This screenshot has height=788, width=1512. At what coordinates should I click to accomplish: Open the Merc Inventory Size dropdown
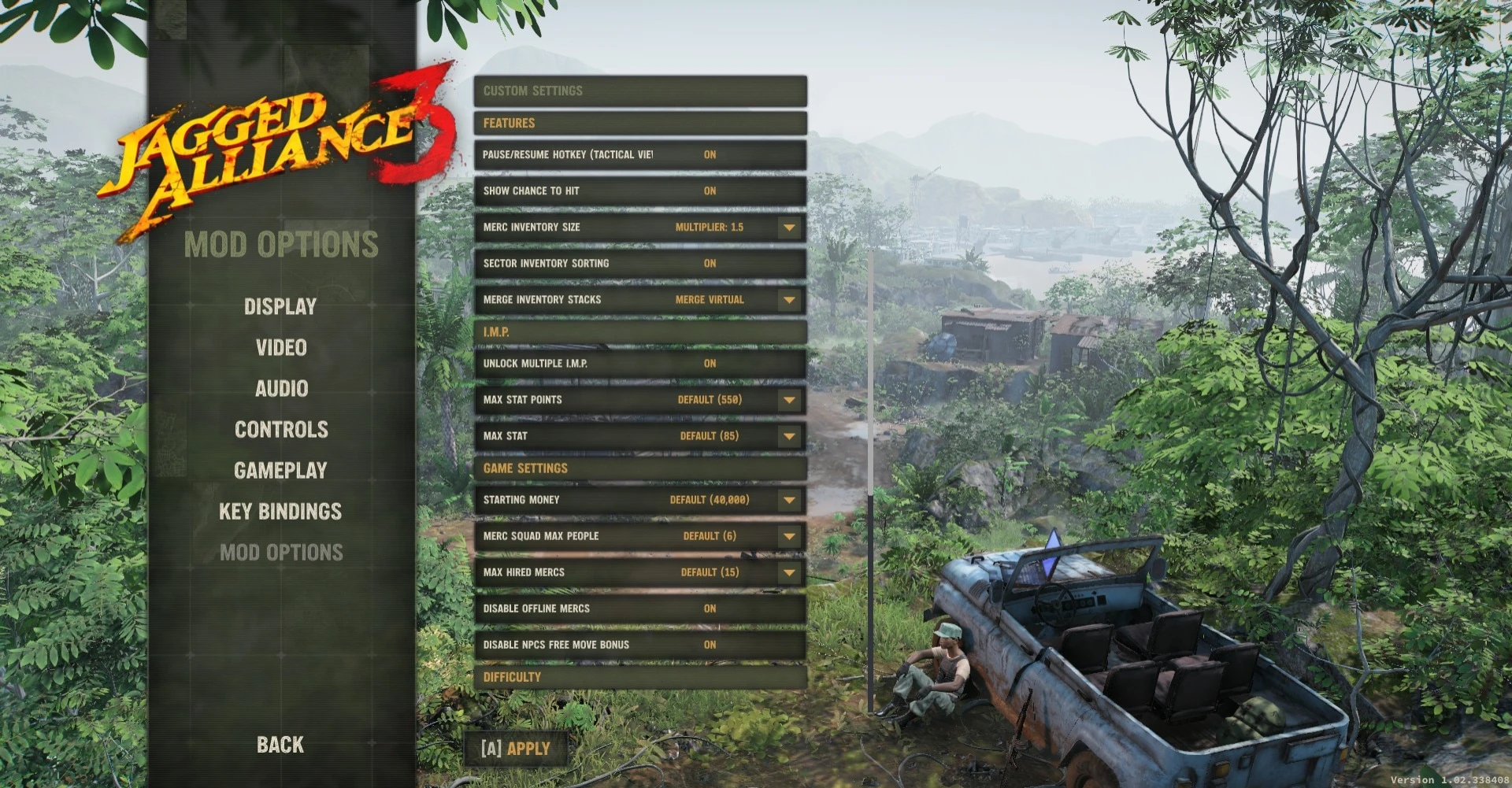pos(788,228)
